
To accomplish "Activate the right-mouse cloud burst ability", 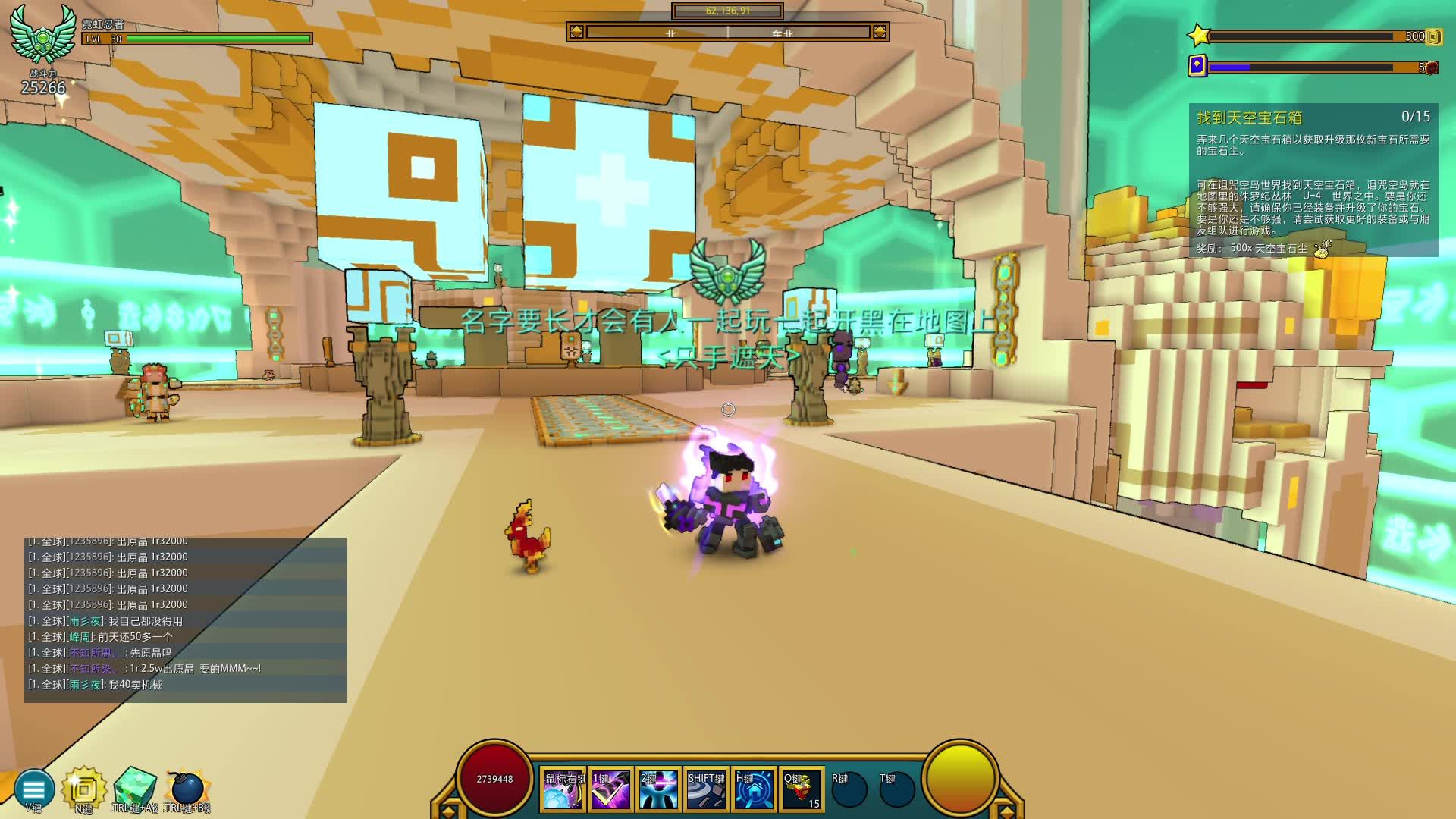I will click(x=563, y=789).
